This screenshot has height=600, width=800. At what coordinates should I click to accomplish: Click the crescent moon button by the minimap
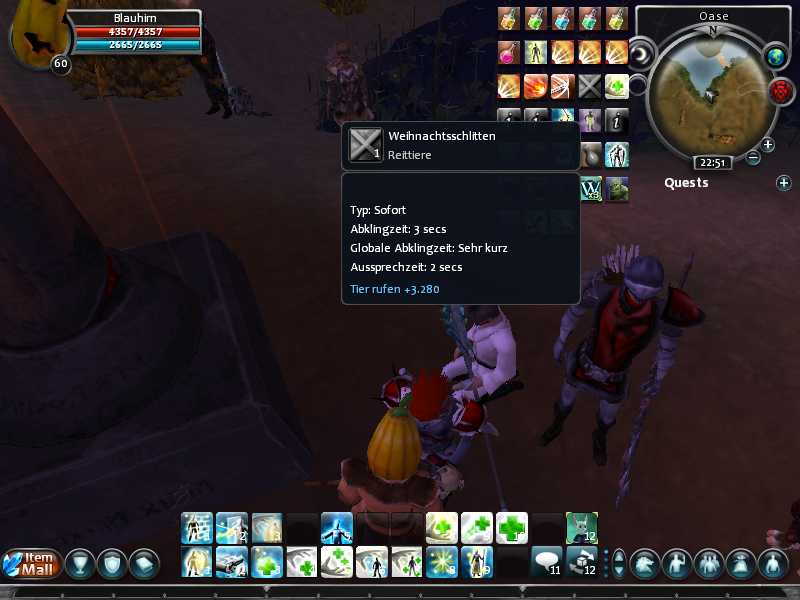[x=639, y=52]
